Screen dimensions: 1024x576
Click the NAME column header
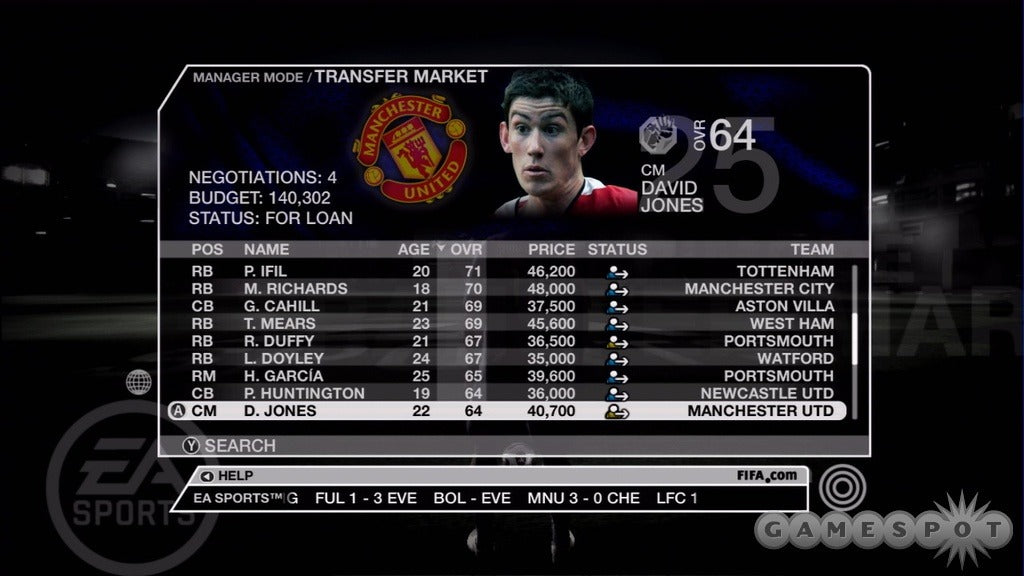point(266,249)
